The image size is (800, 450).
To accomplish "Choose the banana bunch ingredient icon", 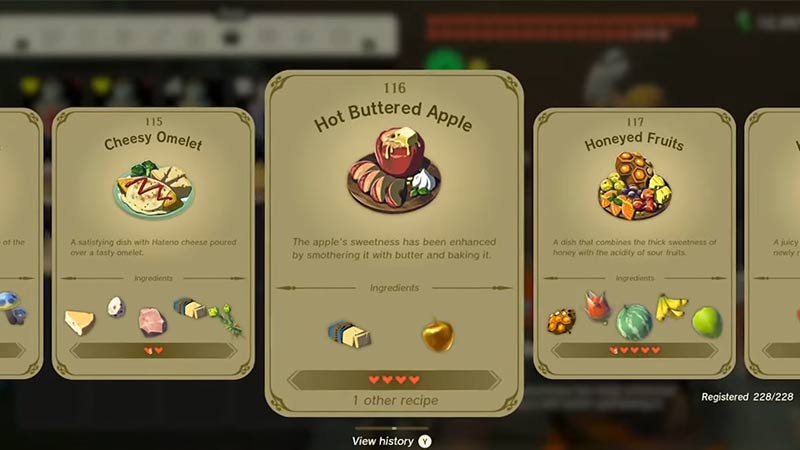I will coord(671,308).
